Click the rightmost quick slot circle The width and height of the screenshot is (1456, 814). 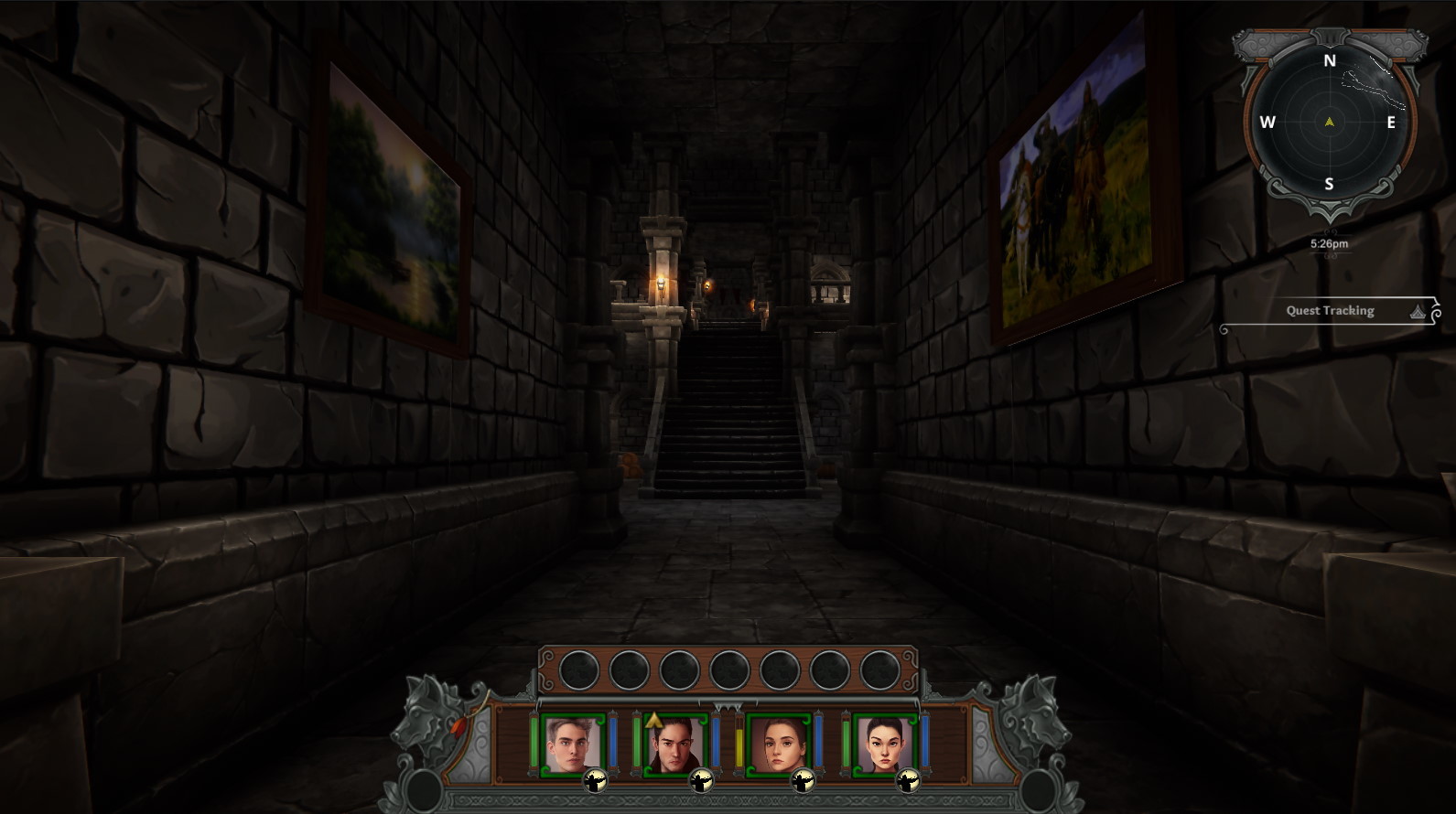(x=879, y=668)
